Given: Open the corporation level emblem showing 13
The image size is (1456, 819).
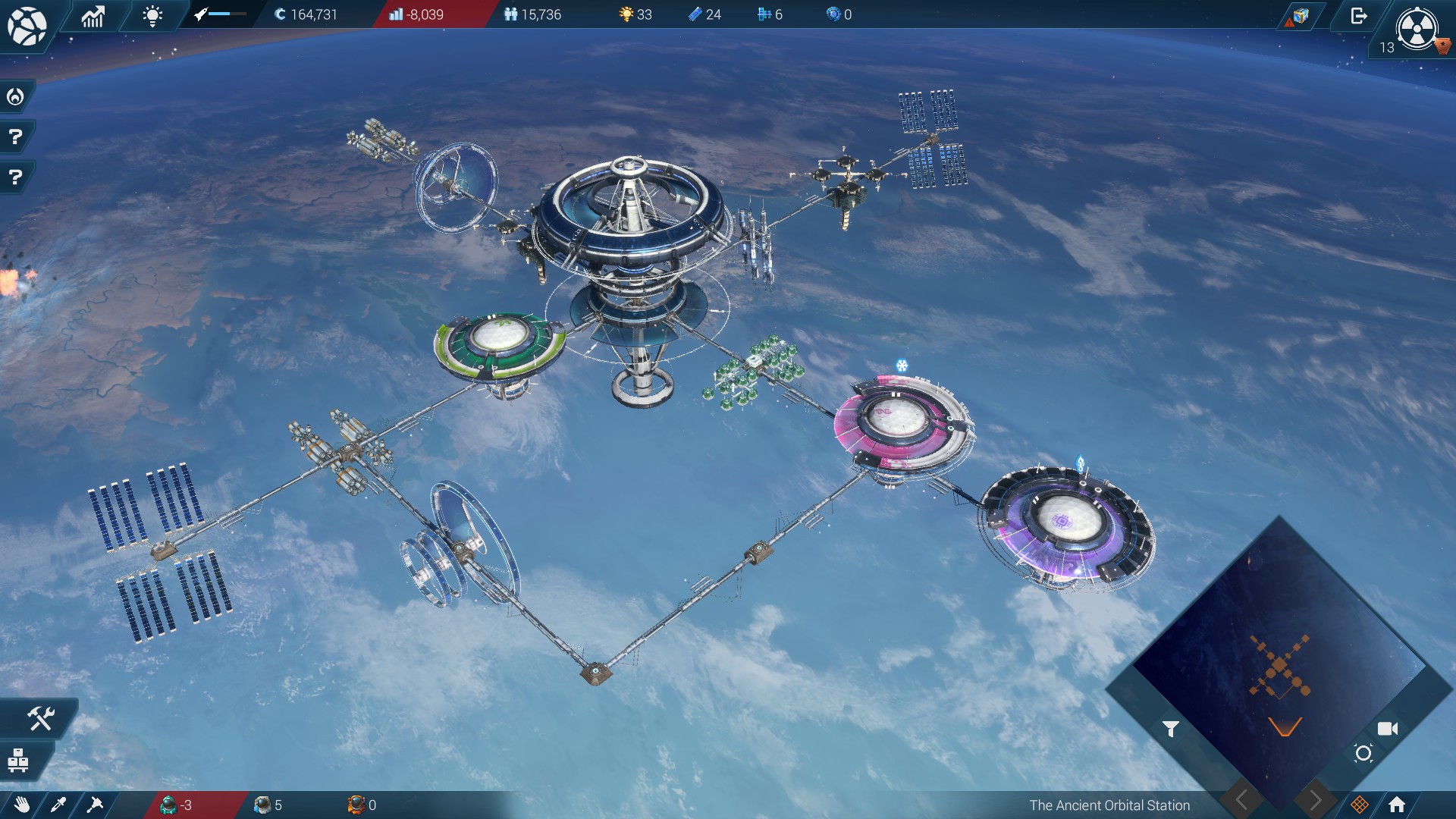Looking at the screenshot, I should (1416, 30).
